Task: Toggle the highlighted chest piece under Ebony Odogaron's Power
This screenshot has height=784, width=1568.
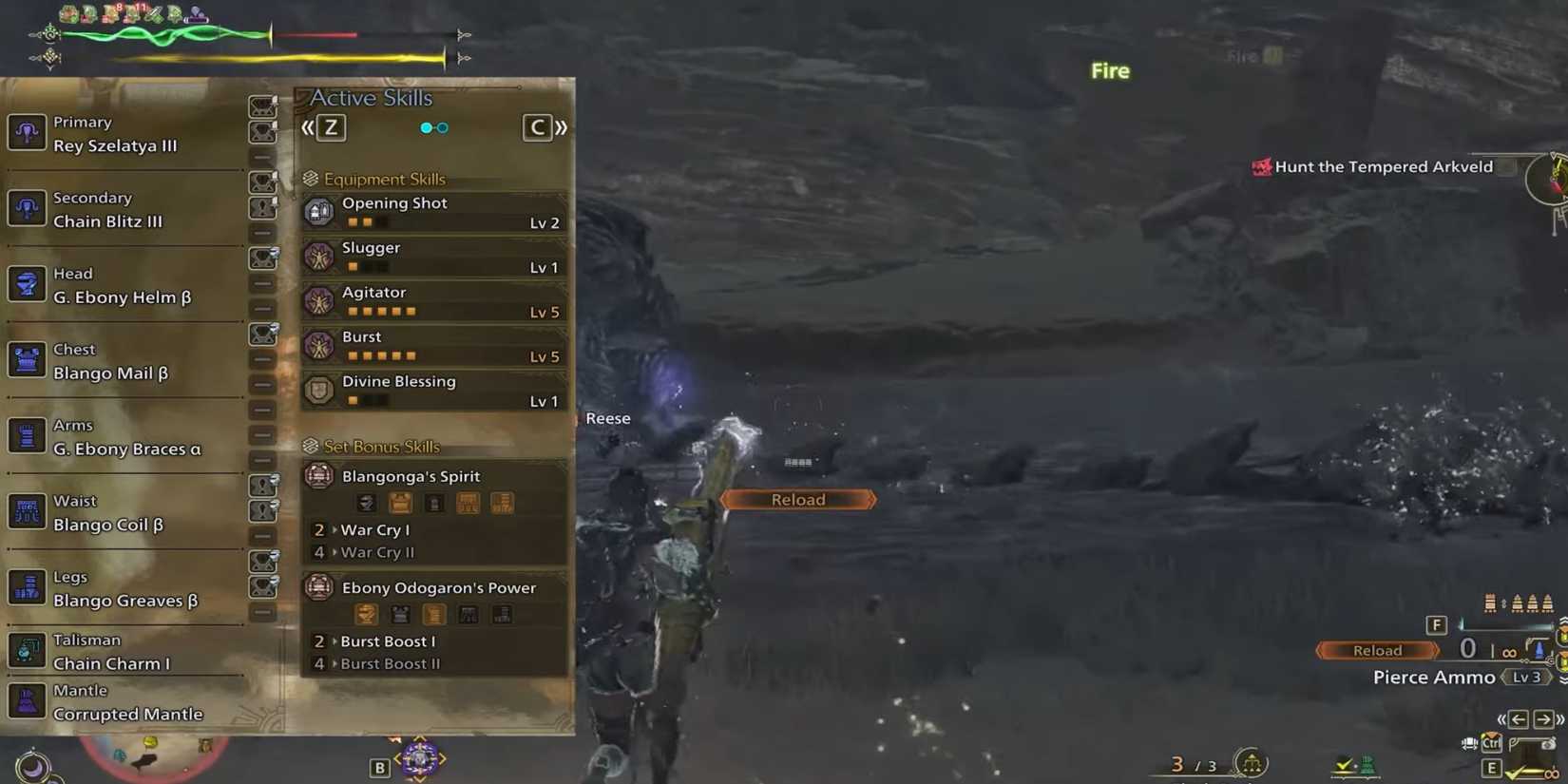Action: [x=399, y=614]
